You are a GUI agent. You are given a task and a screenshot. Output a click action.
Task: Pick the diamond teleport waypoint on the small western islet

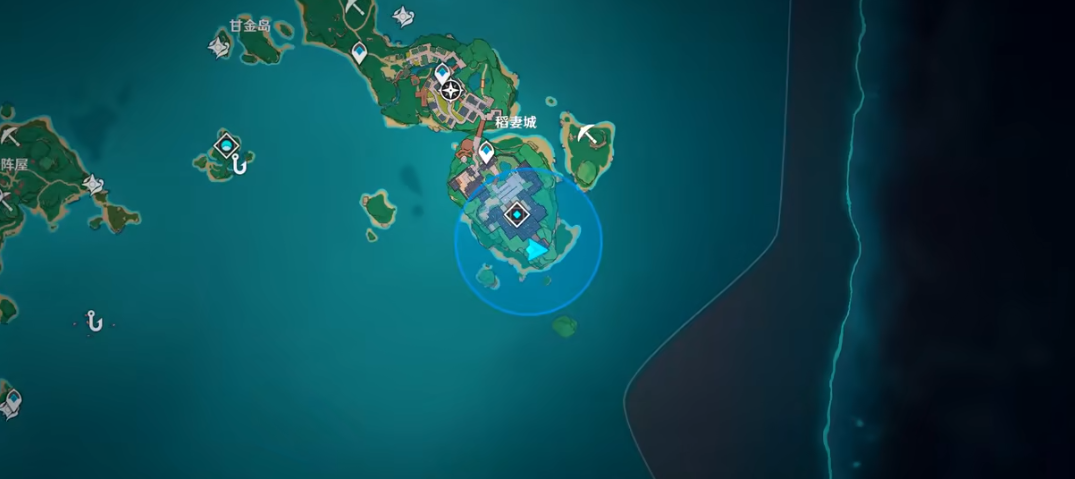coord(227,146)
